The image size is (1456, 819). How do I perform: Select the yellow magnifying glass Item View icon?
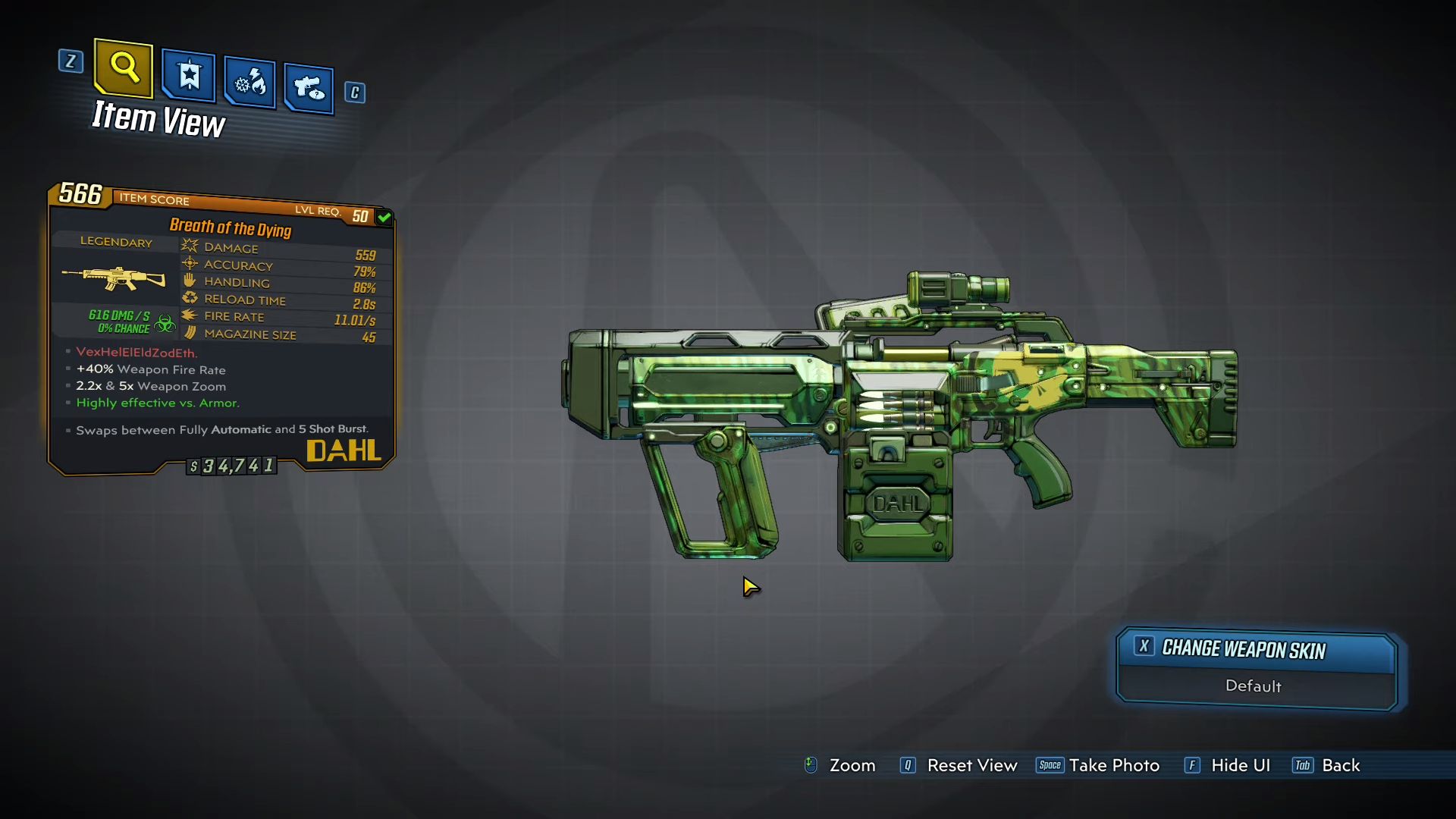tap(122, 69)
